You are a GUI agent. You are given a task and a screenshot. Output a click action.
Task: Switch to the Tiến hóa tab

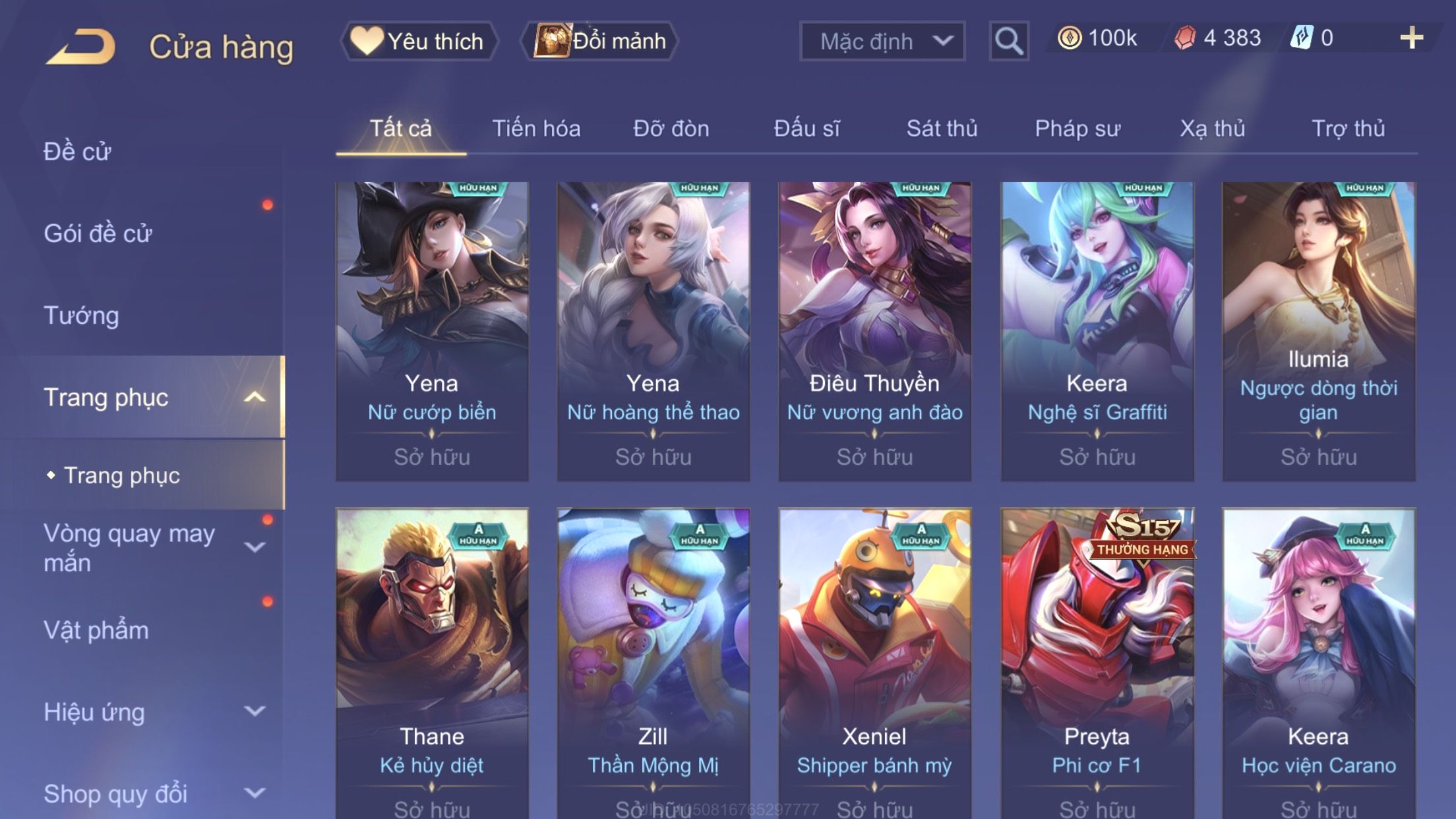pyautogui.click(x=536, y=129)
